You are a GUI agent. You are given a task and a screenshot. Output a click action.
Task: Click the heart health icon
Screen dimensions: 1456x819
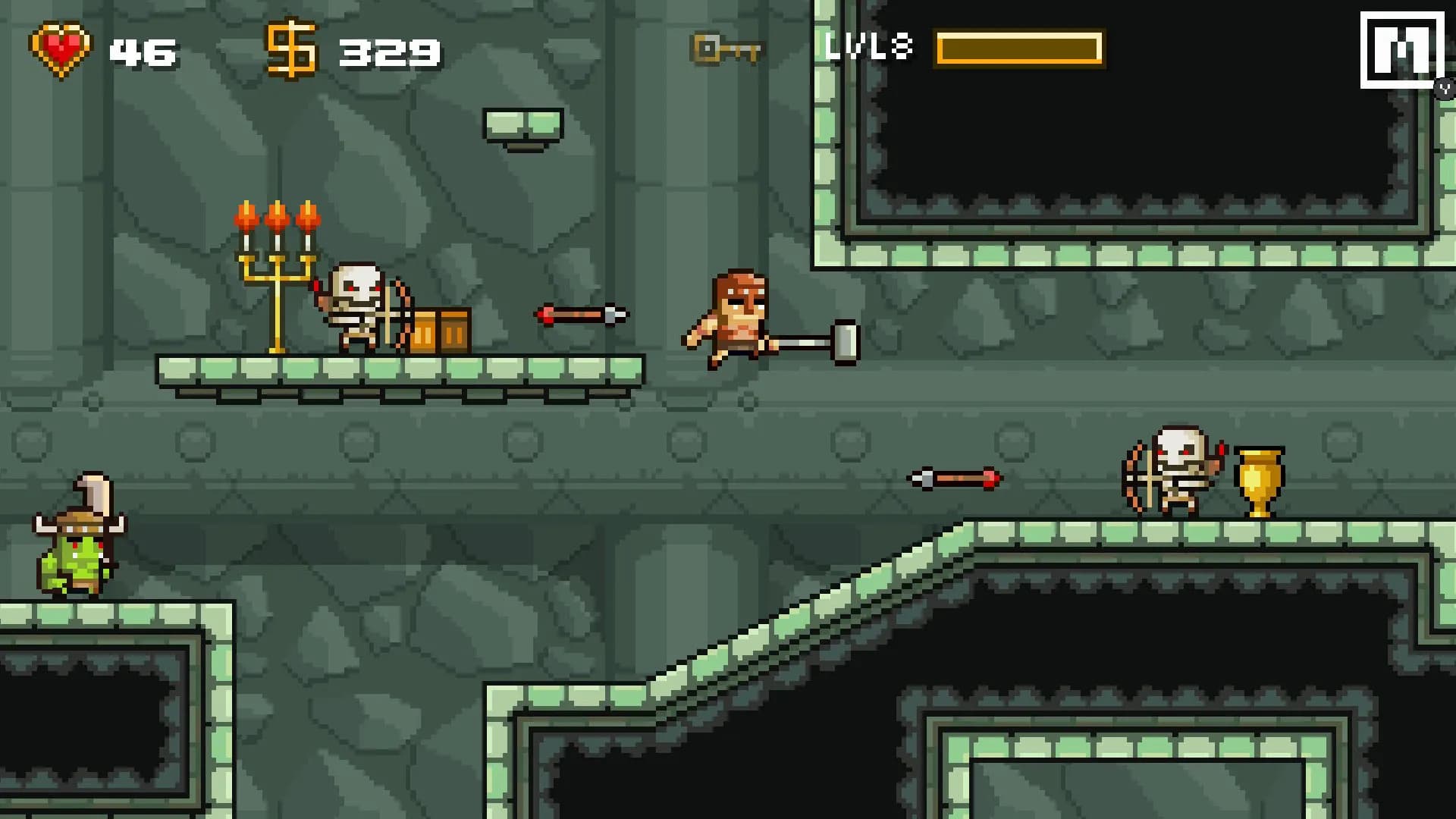[59, 49]
